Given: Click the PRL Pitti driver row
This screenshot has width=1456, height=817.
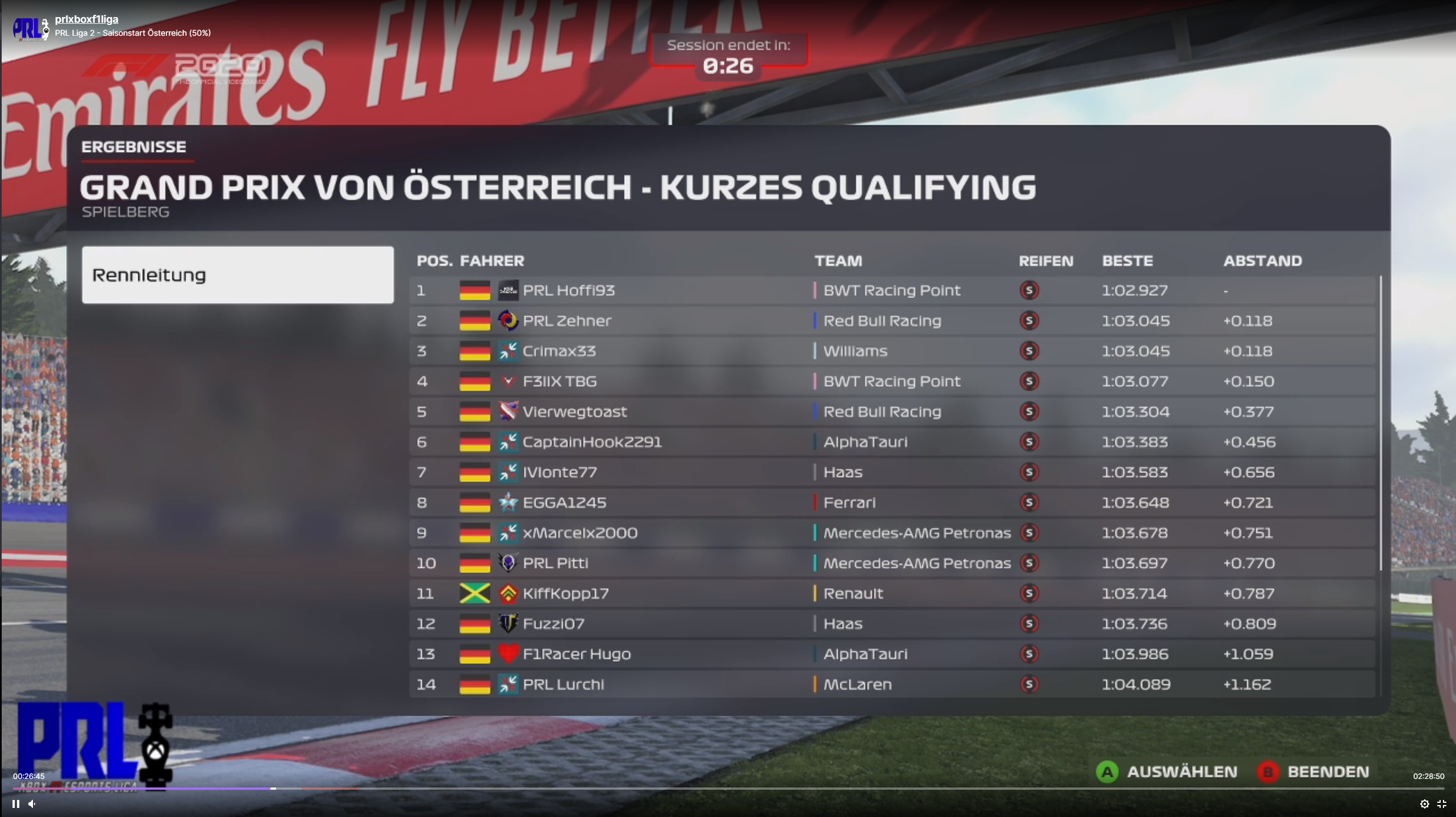Looking at the screenshot, I should [892, 563].
